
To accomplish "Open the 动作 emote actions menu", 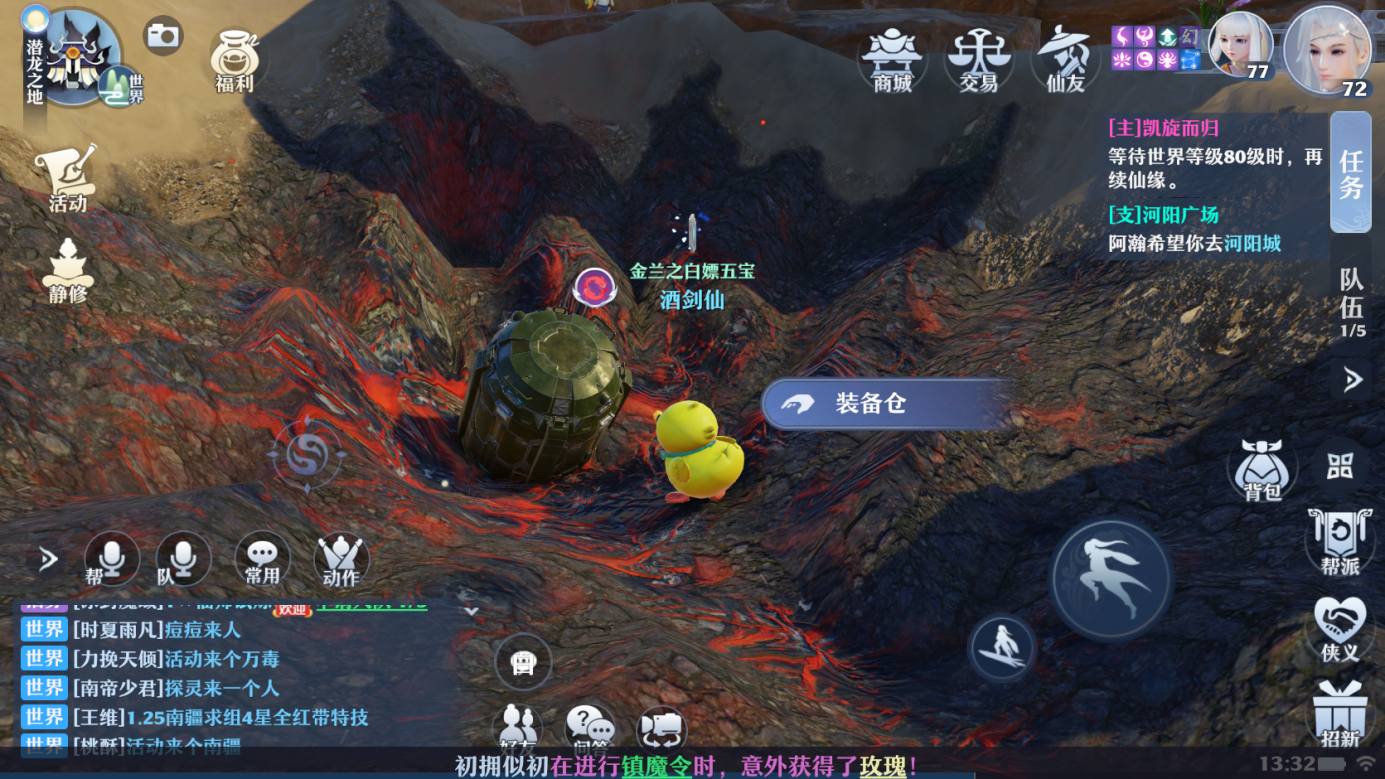I will tap(341, 559).
